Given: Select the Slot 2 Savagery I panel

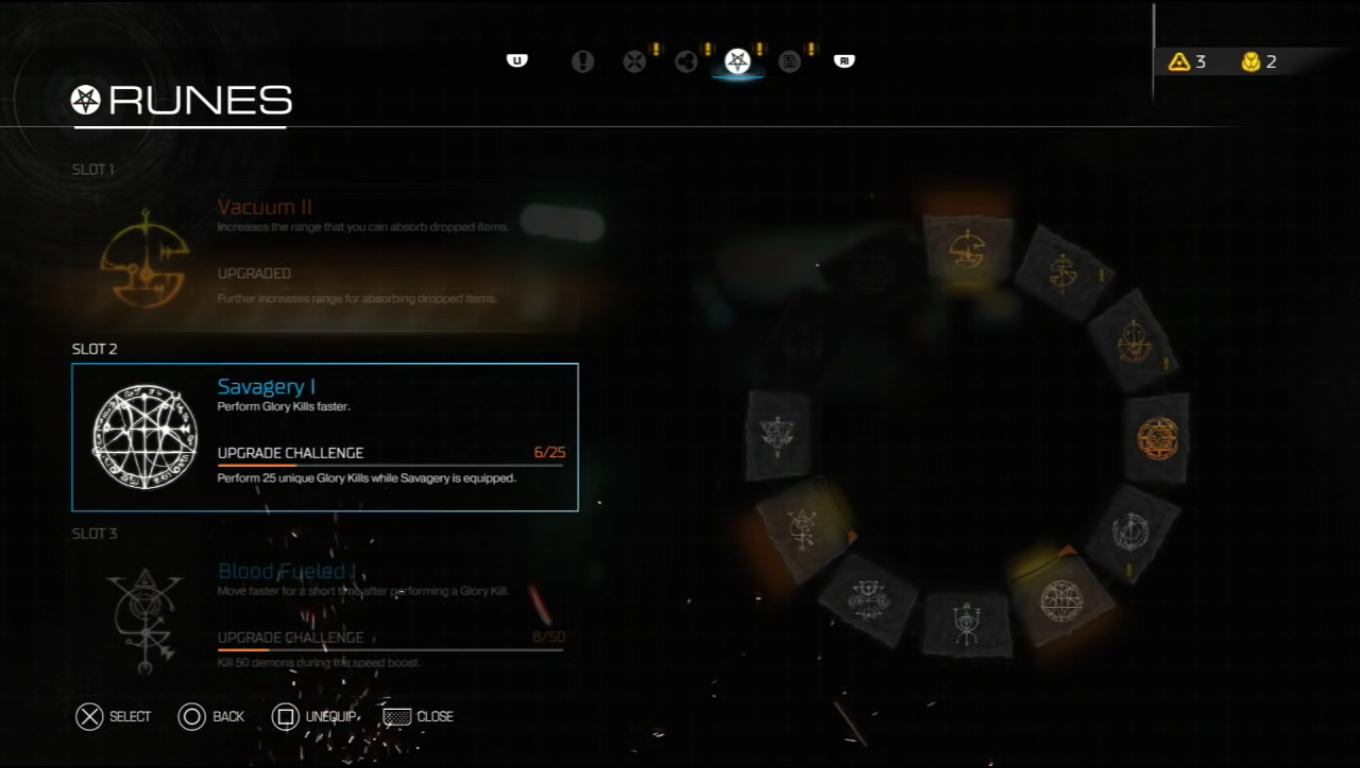Looking at the screenshot, I should tap(325, 437).
